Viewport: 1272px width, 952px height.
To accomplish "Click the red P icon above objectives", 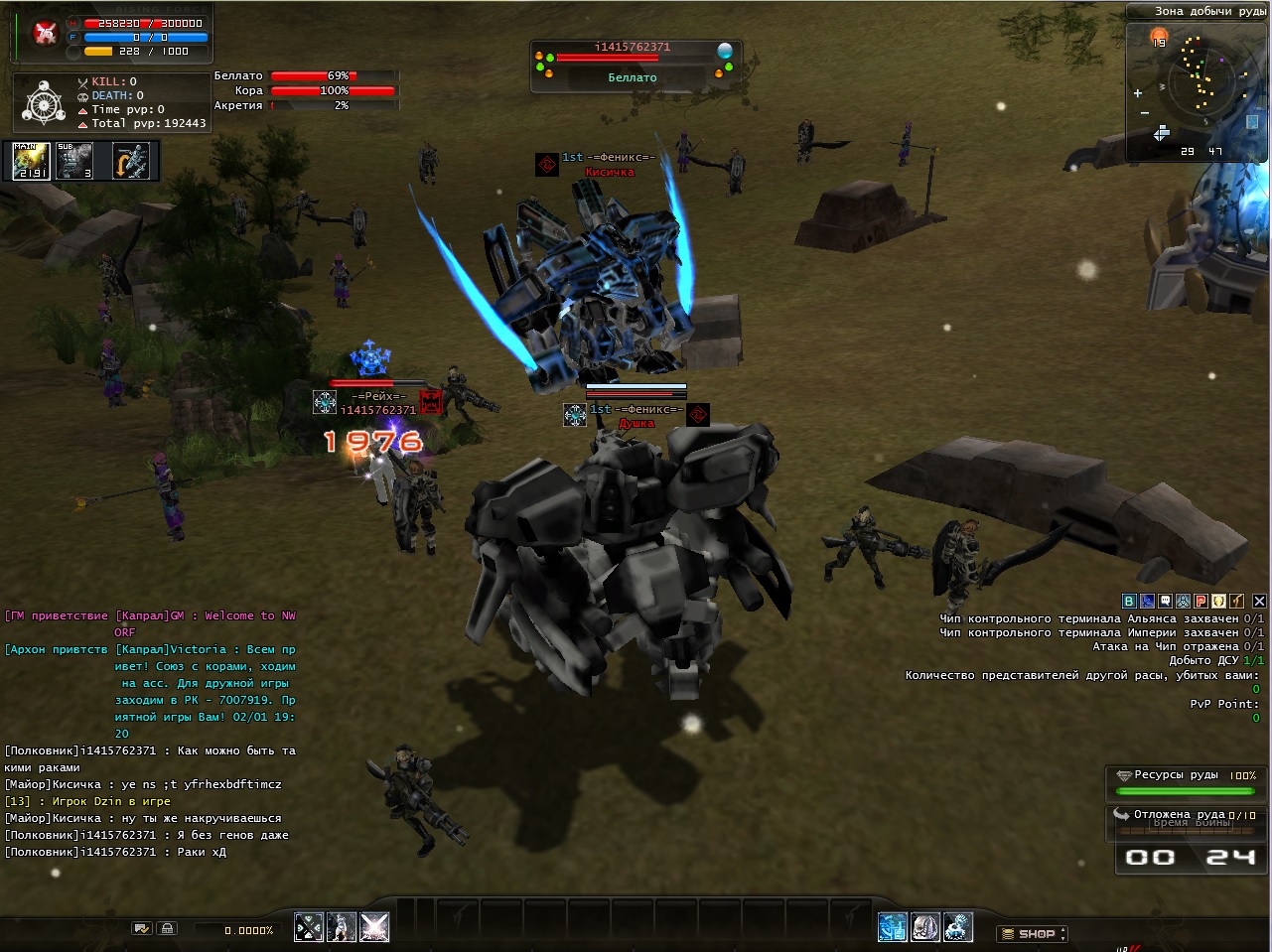I will click(1201, 601).
